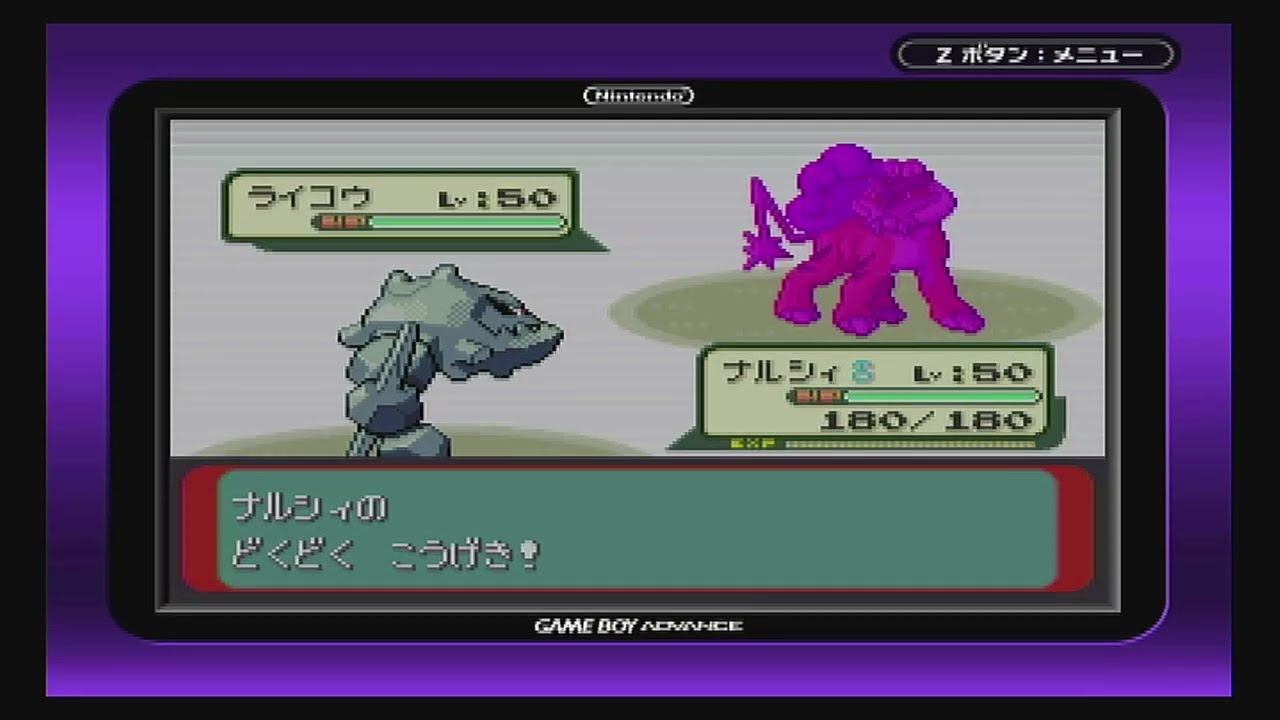This screenshot has height=720, width=1280.
Task: Open the menu via the Z ボタン：メニュー button
Action: coord(1035,55)
